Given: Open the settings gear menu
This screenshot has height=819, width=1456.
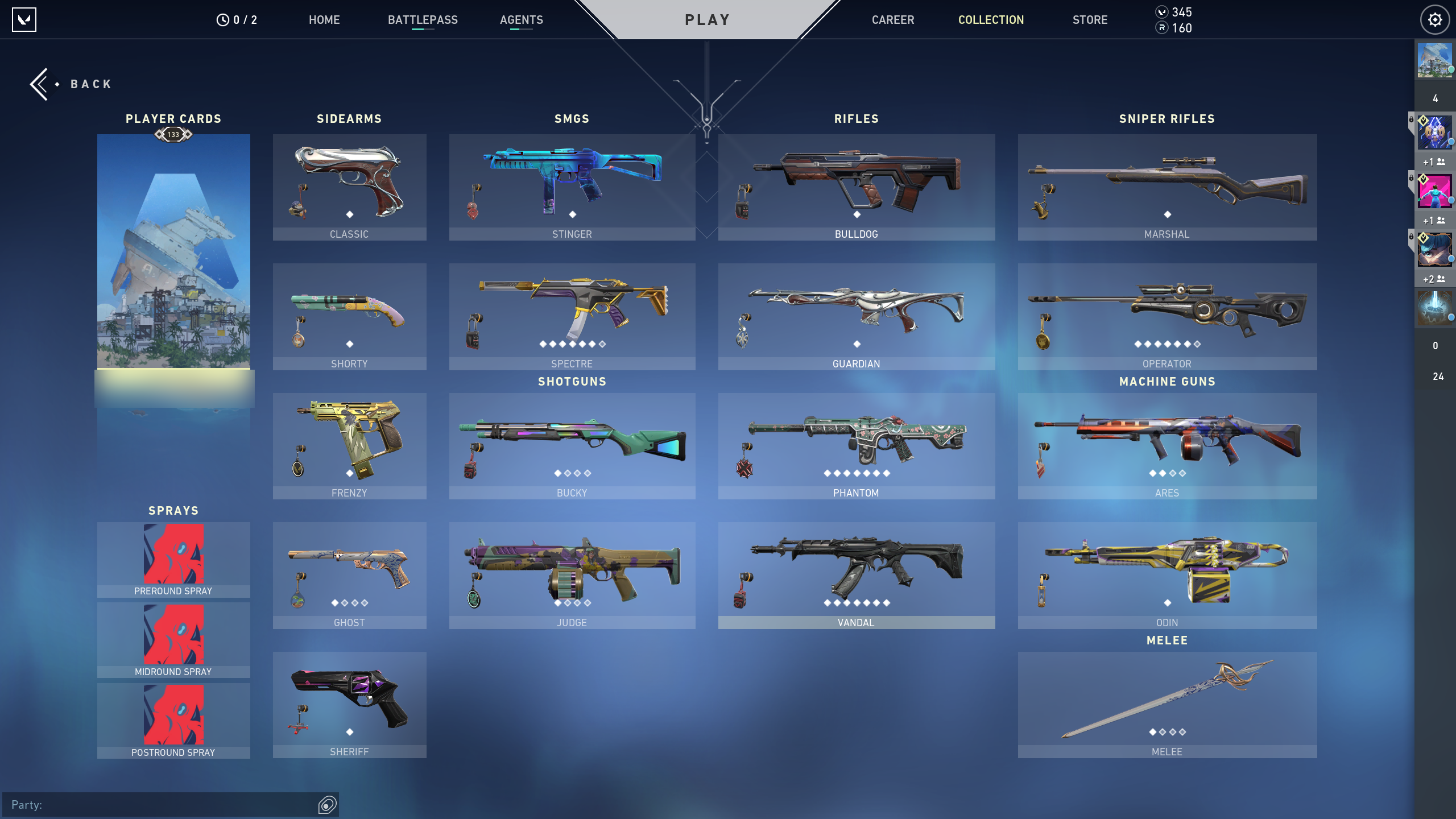Looking at the screenshot, I should click(1434, 19).
